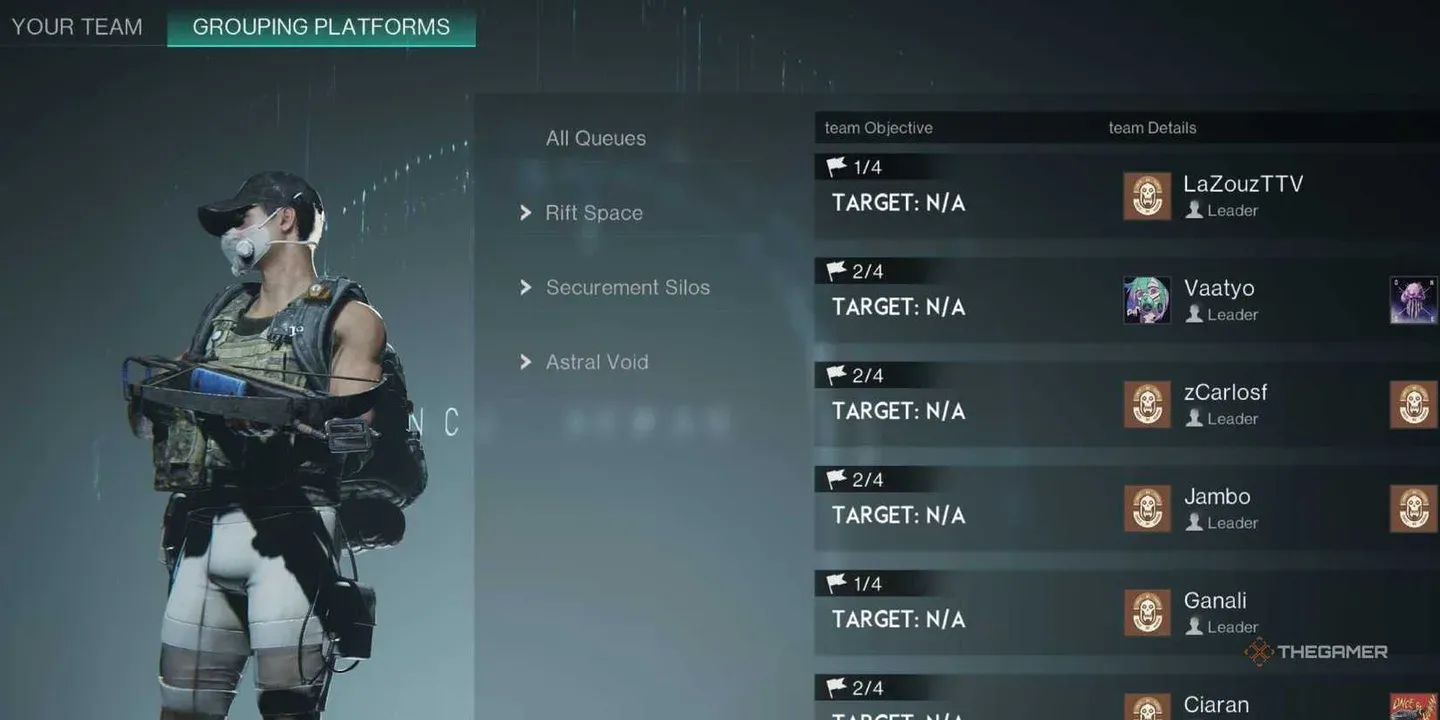
Task: Click the TheGamer watermark logo
Action: pyautogui.click(x=1316, y=651)
